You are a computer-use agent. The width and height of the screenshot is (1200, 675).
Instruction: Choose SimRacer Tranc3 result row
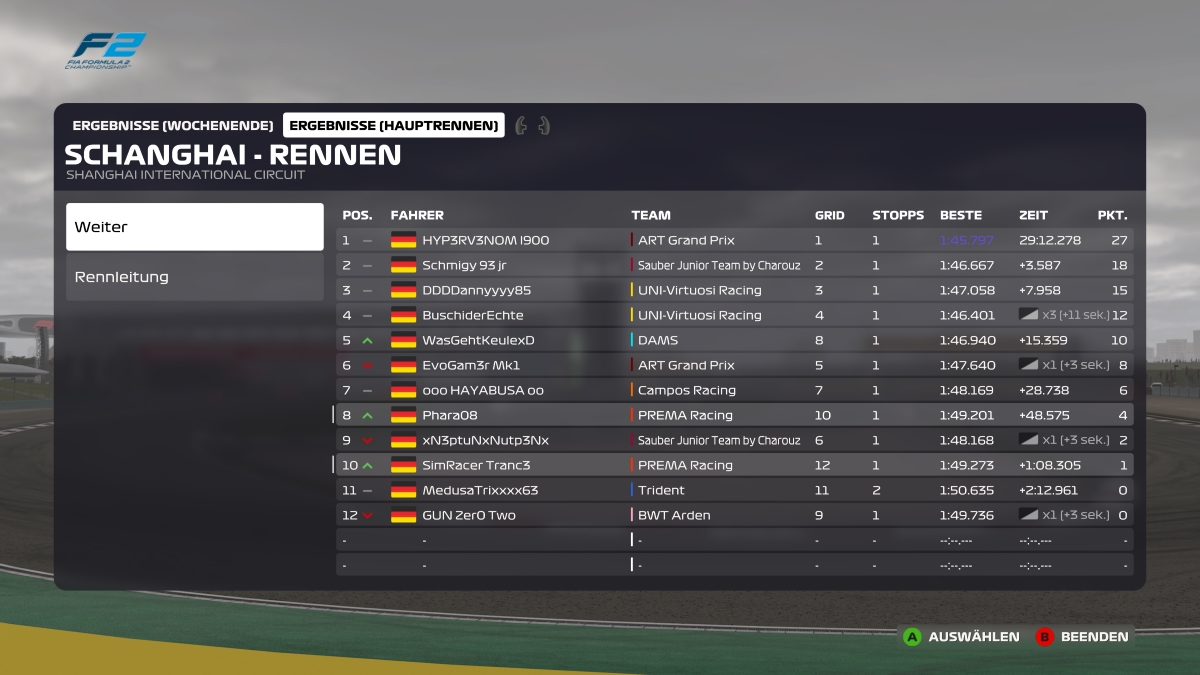point(476,465)
